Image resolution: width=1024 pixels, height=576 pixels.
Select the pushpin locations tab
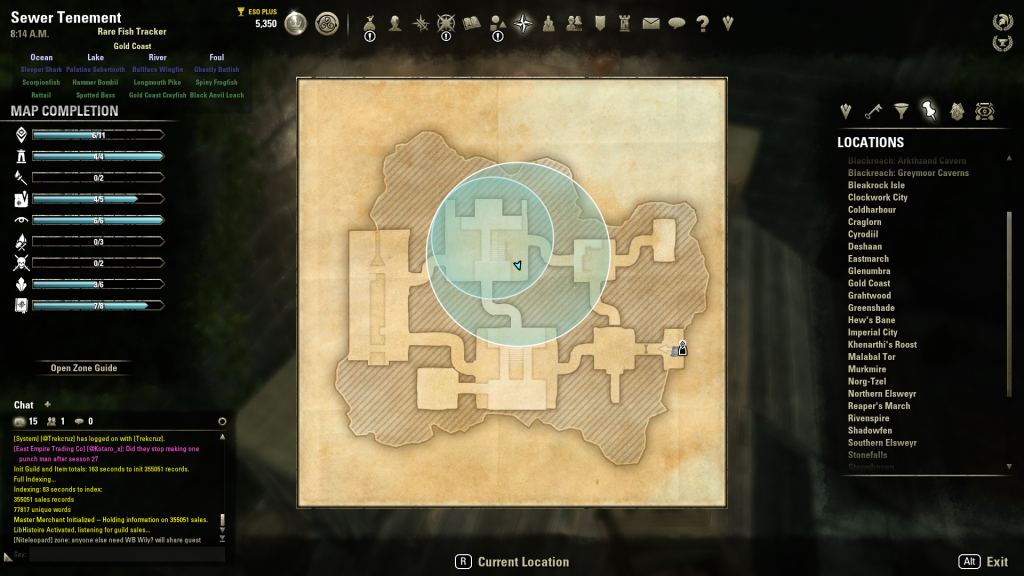click(x=929, y=111)
